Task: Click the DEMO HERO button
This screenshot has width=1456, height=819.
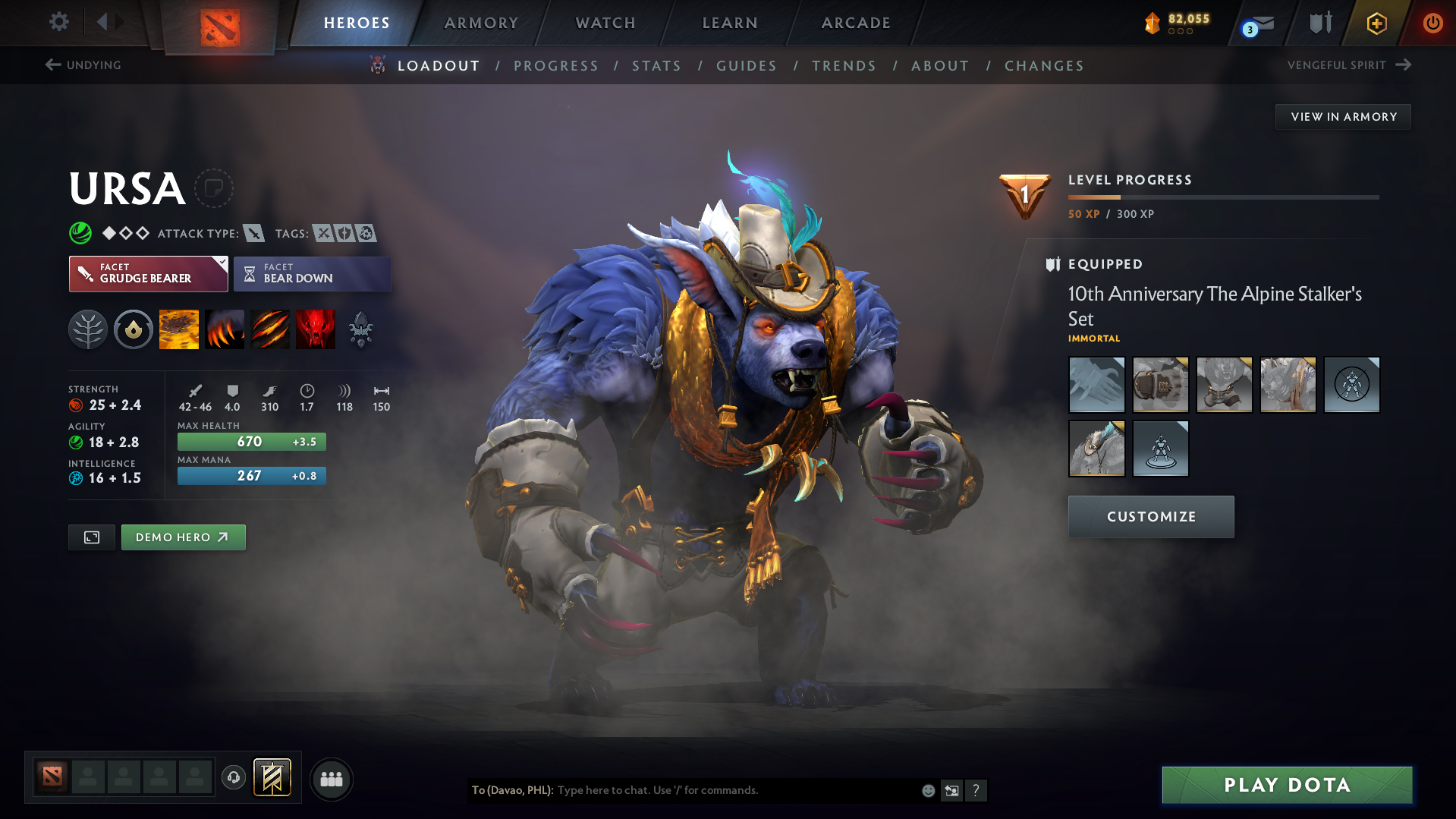Action: pyautogui.click(x=183, y=537)
